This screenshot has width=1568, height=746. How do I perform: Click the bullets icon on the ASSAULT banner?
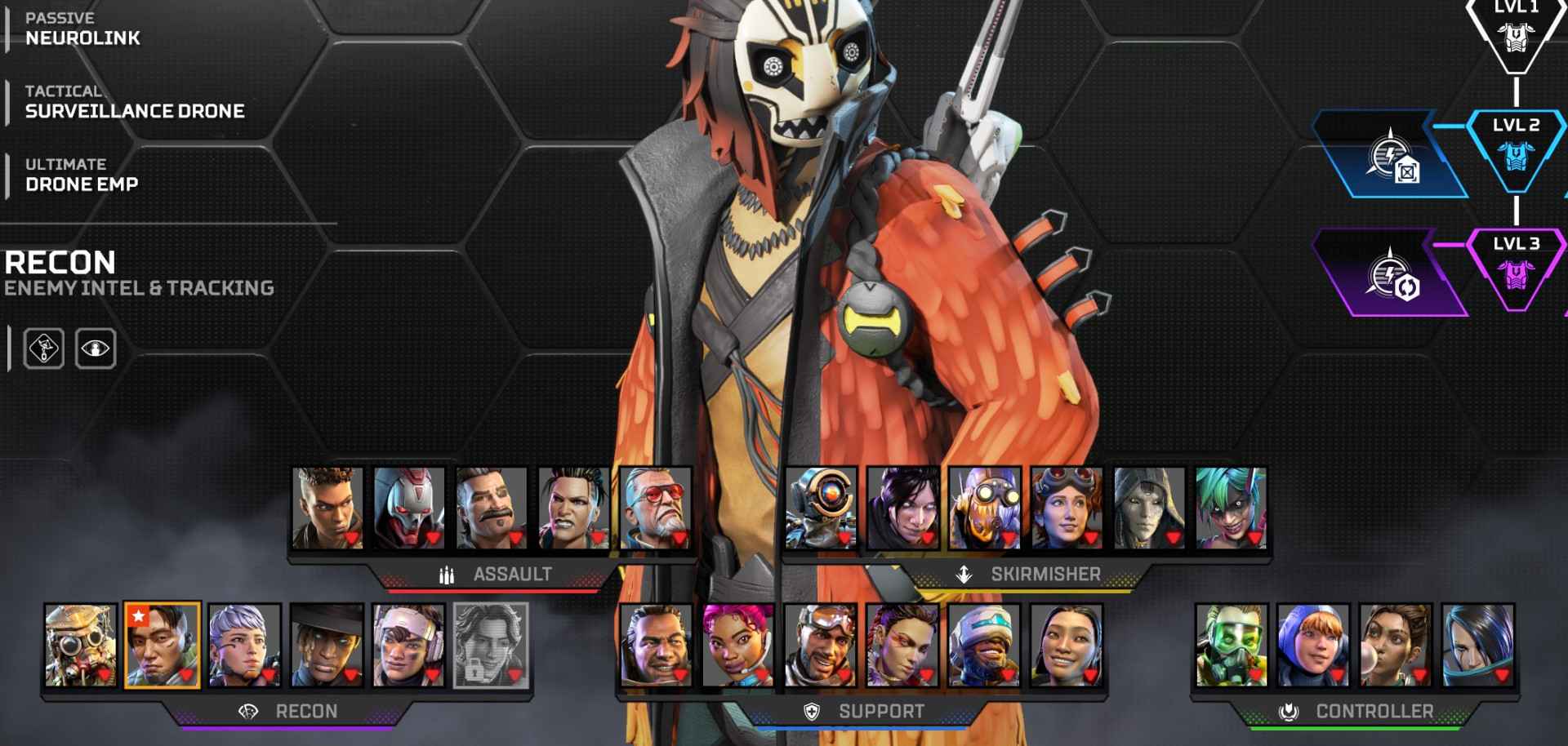pyautogui.click(x=446, y=573)
